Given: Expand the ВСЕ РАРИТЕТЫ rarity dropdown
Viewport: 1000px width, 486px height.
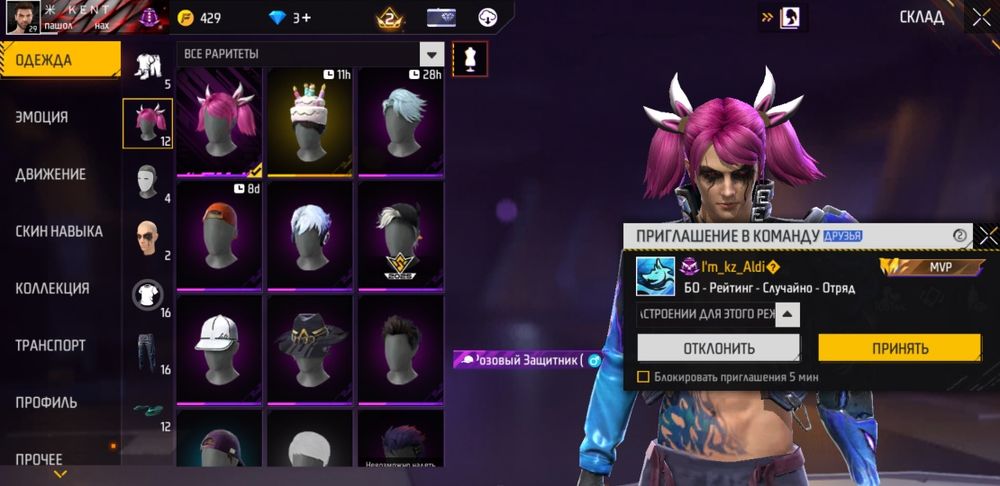Looking at the screenshot, I should [432, 54].
